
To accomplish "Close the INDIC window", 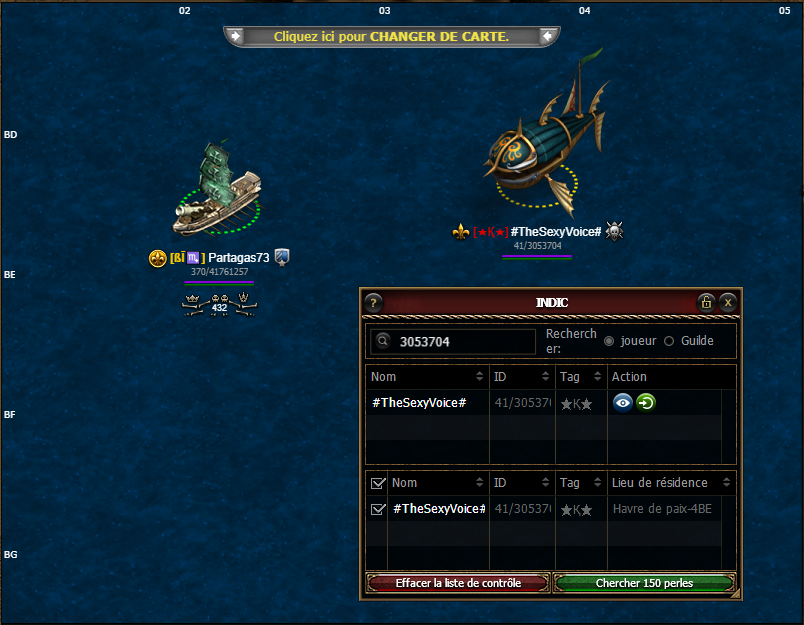I will pos(728,302).
